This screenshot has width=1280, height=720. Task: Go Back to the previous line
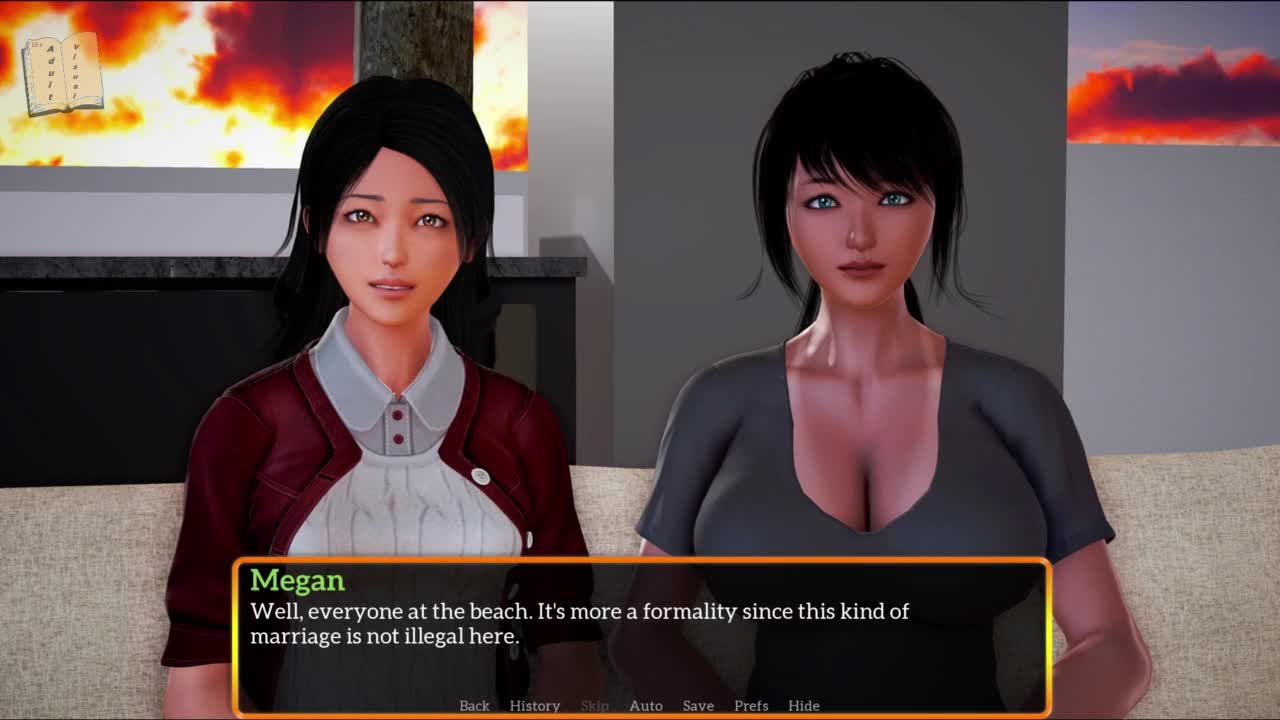[474, 705]
